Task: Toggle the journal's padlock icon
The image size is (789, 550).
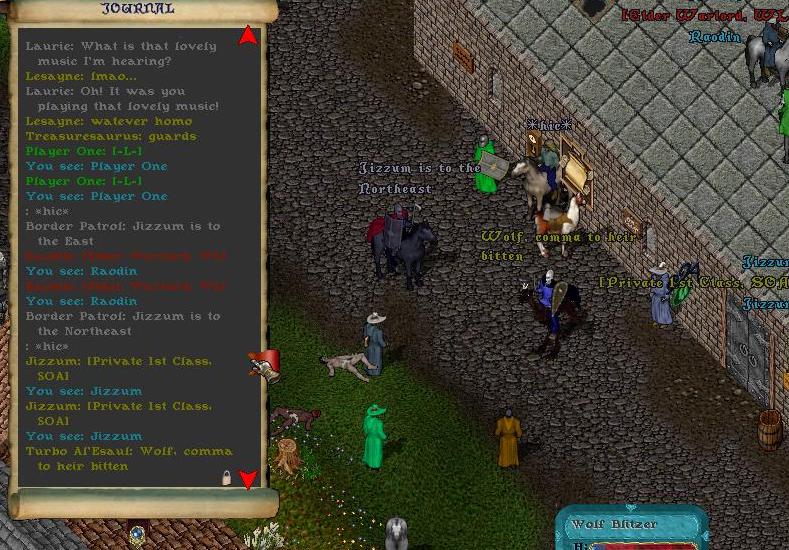Action: 227,479
